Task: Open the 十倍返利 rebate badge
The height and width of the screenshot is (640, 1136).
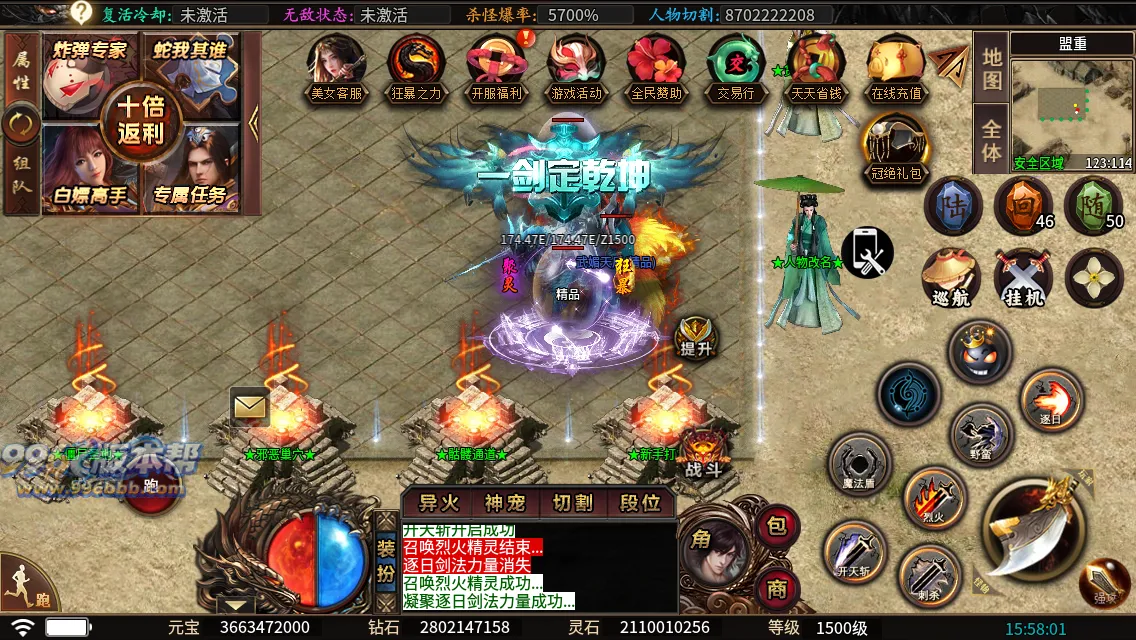Action: click(x=141, y=118)
